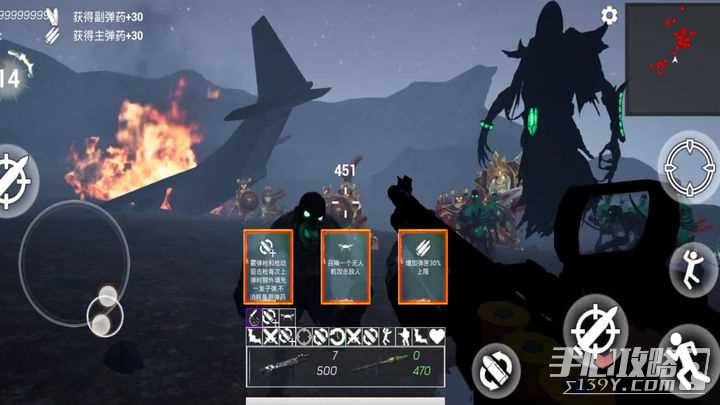Fire with the right bullet-crosshair button
This screenshot has width=720, height=405.
pyautogui.click(x=595, y=326)
